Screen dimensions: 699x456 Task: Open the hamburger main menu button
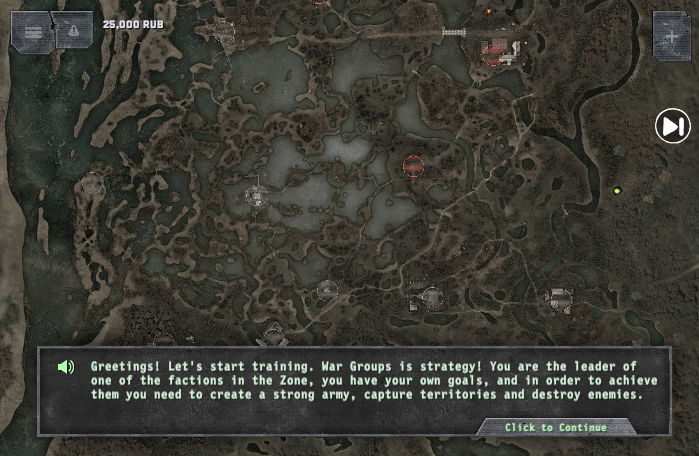pyautogui.click(x=32, y=32)
